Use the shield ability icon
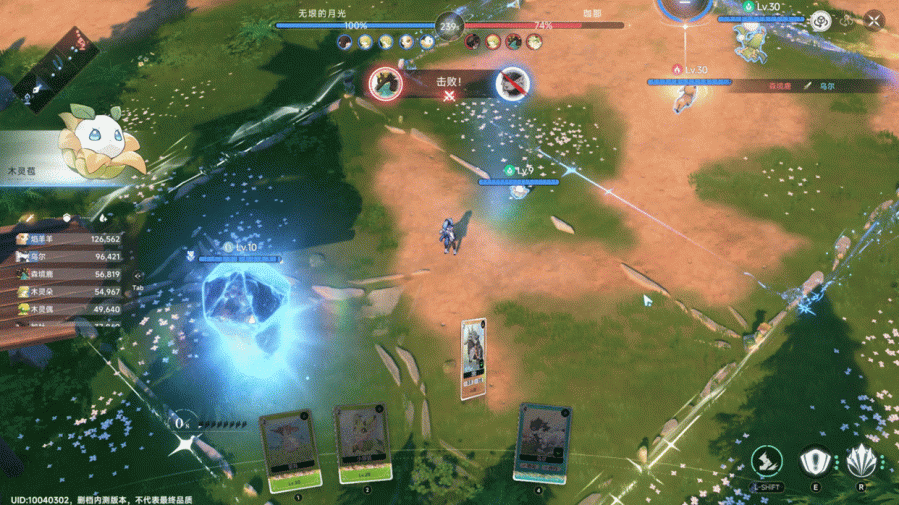 pos(815,461)
